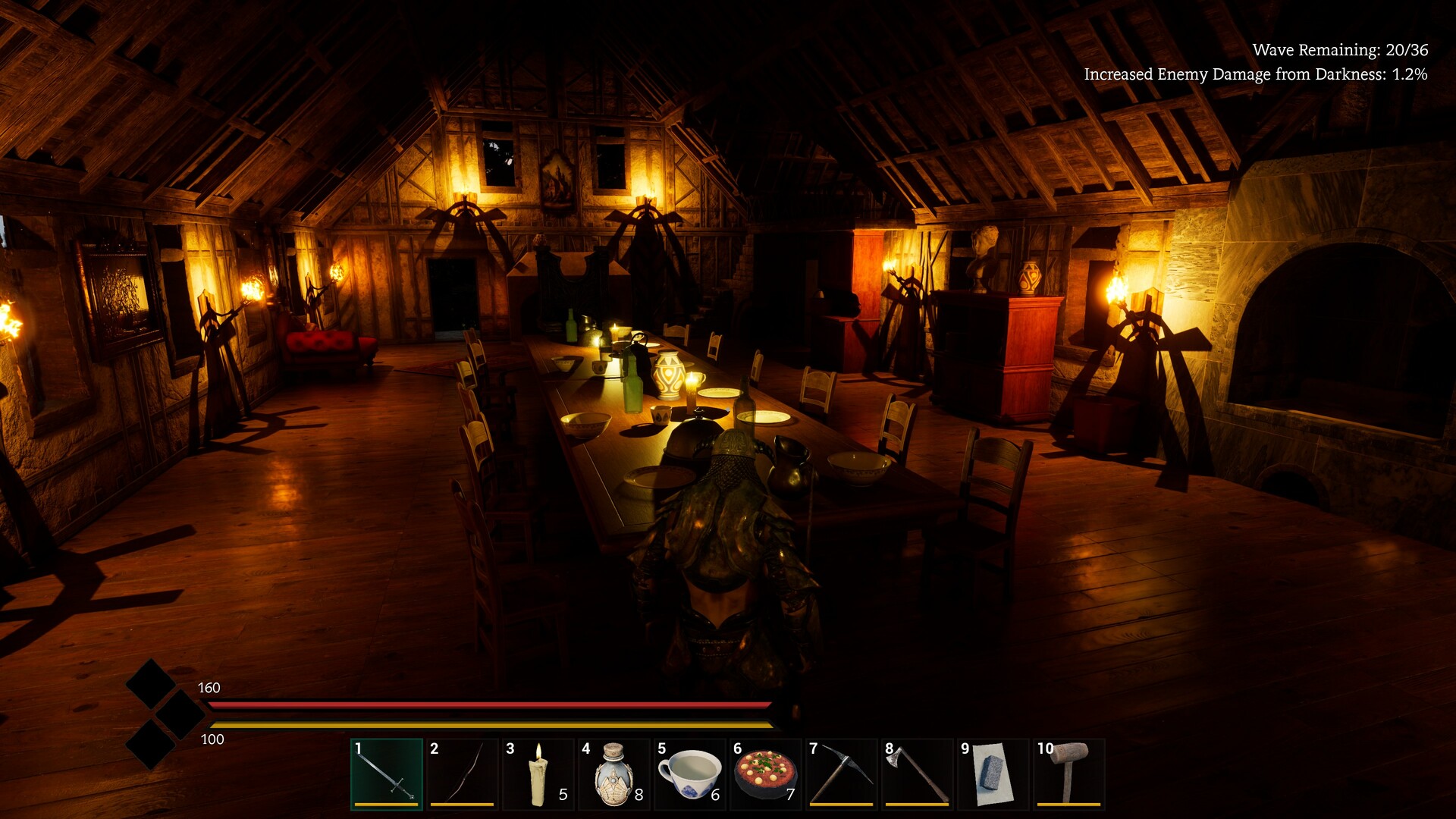
Task: Select the grey stone block slot
Action: coord(993,773)
